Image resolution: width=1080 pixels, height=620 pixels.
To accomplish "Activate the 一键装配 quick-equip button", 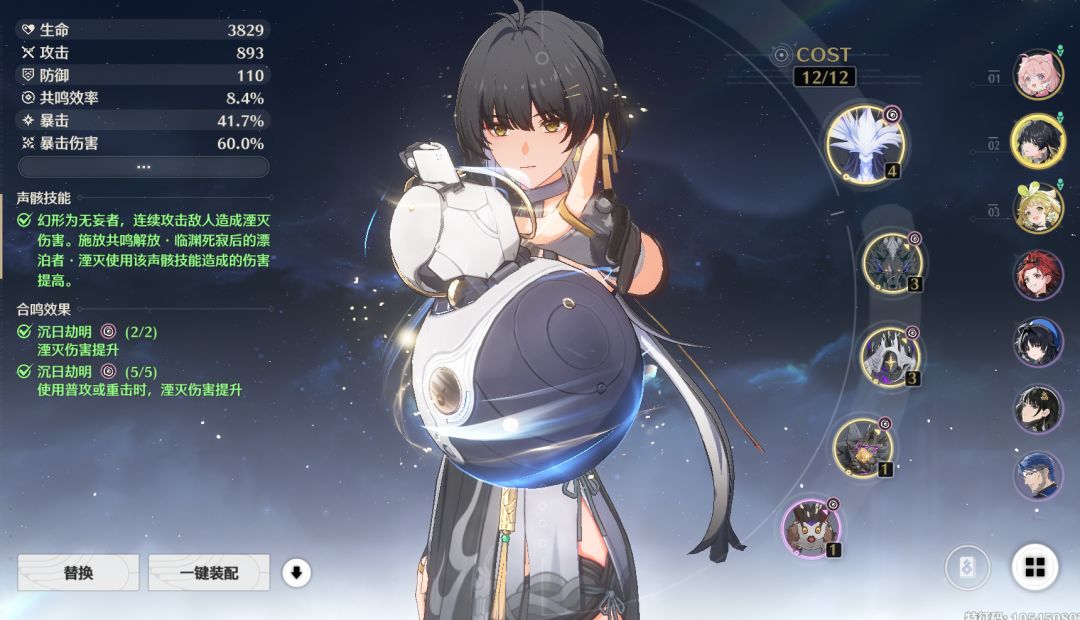I will pyautogui.click(x=209, y=573).
